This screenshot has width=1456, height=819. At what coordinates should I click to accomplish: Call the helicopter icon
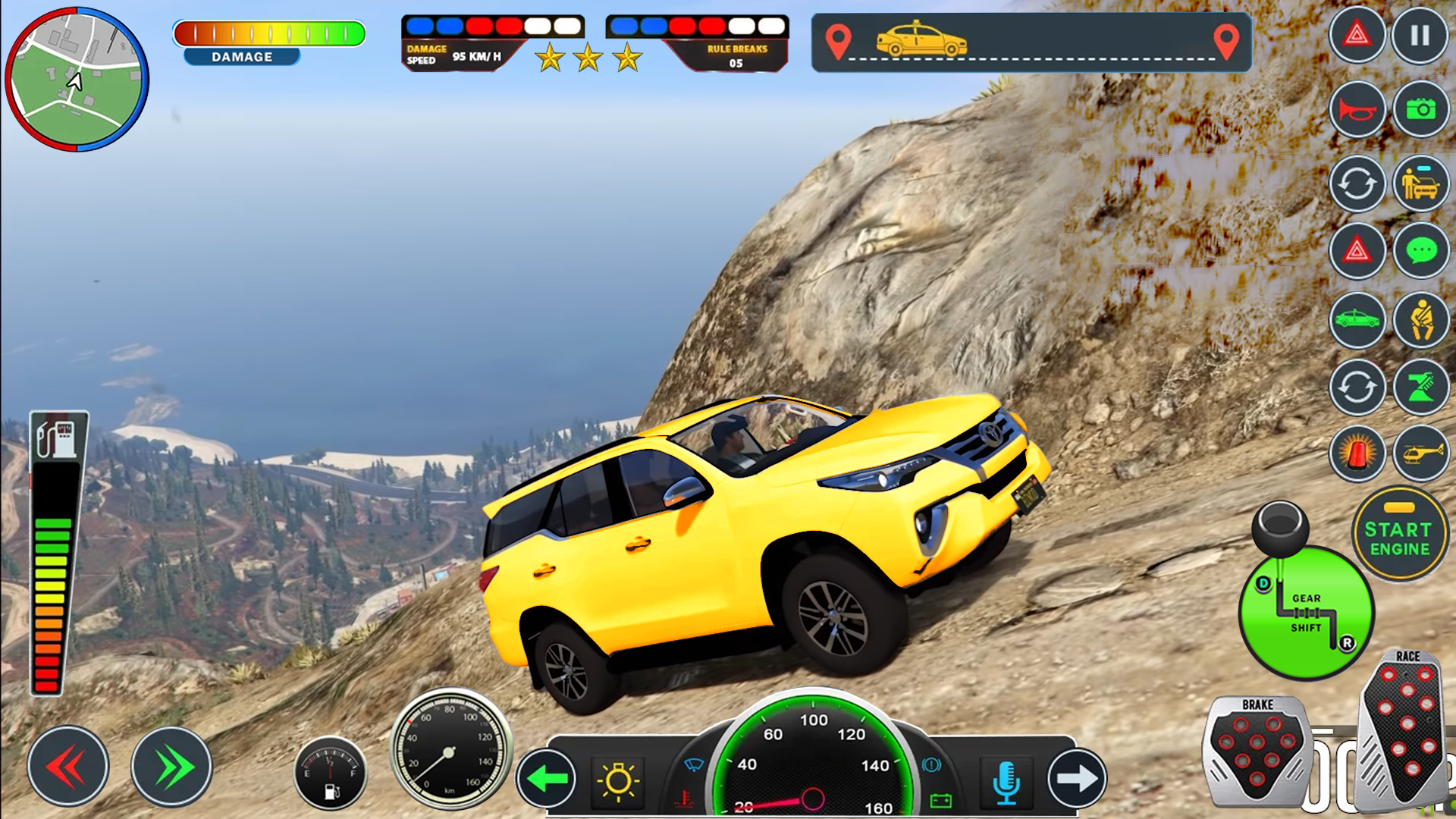[x=1420, y=453]
